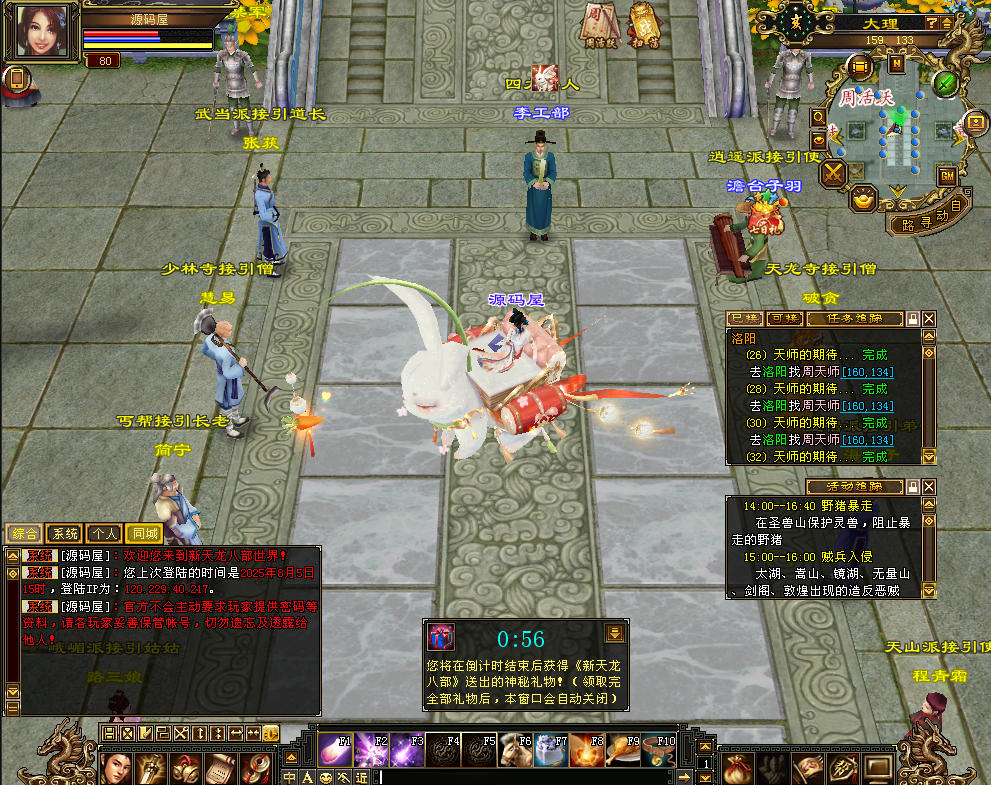Open the minimap help question mark
Screen dimensions: 991x785
coord(931,23)
